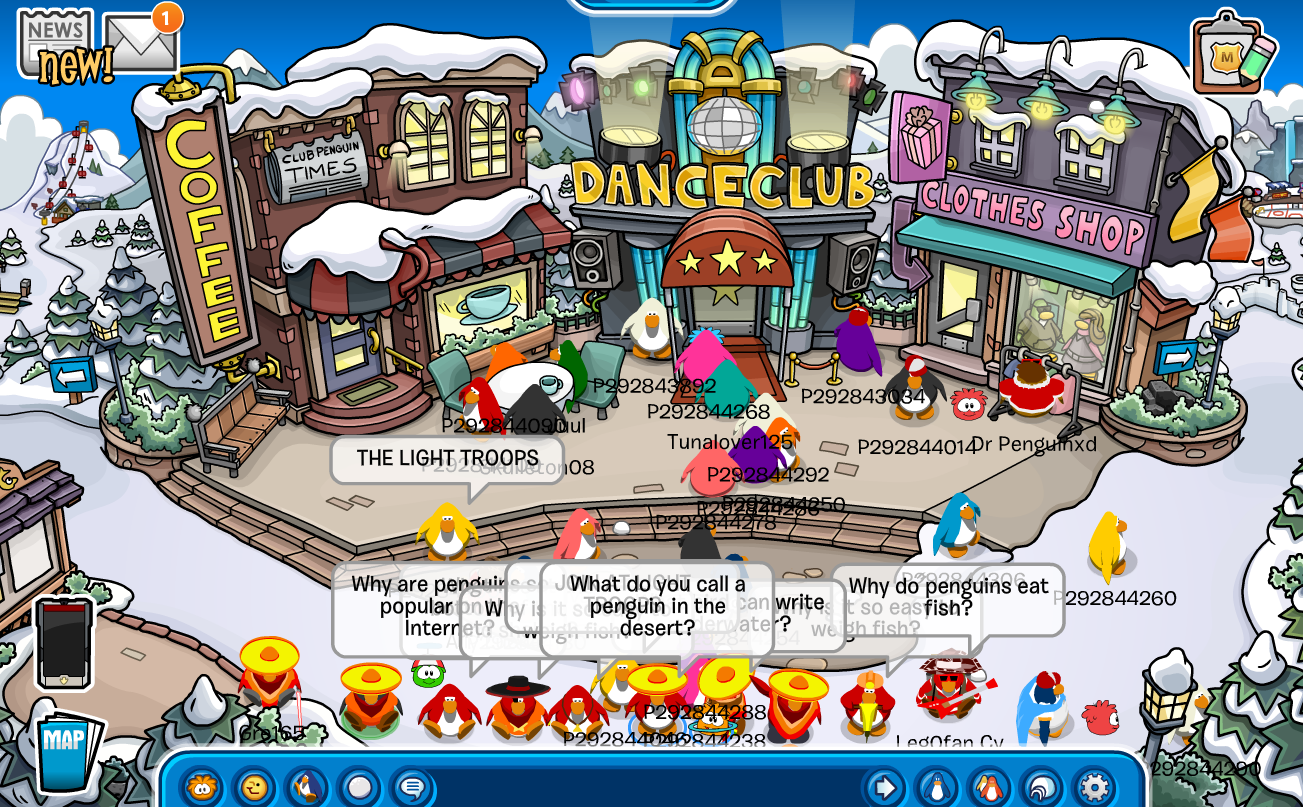Go to your igloo
The image size is (1303, 807).
(x=1042, y=787)
